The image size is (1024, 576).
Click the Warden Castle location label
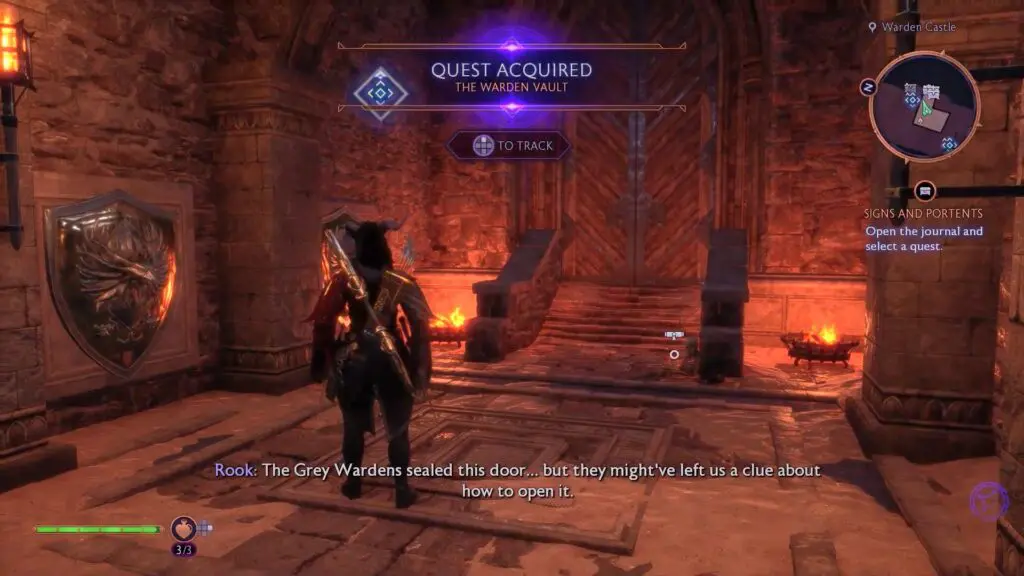(918, 27)
